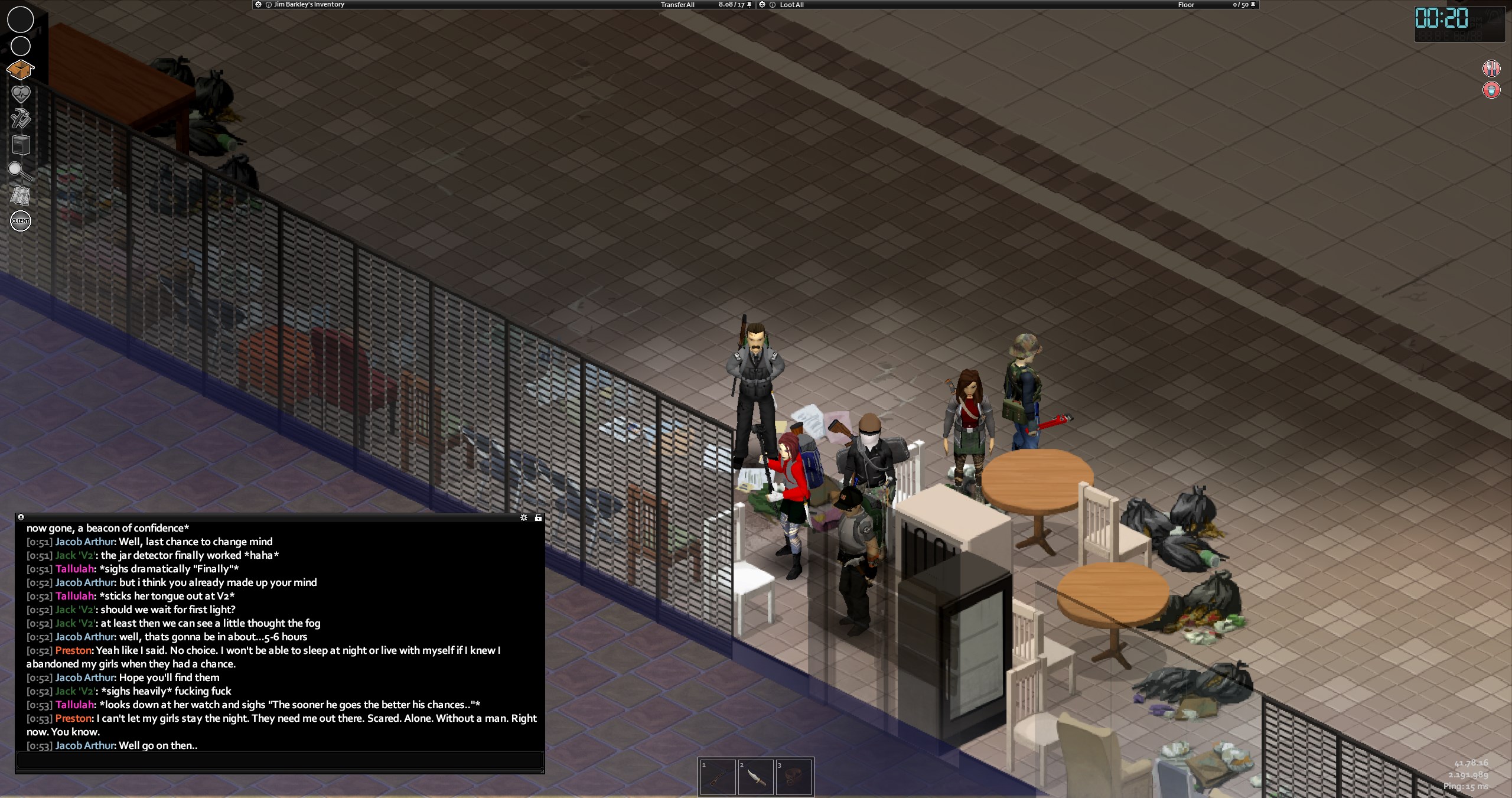Select the rifle in hotbar slot 1
This screenshot has width=1512, height=798.
[x=718, y=777]
